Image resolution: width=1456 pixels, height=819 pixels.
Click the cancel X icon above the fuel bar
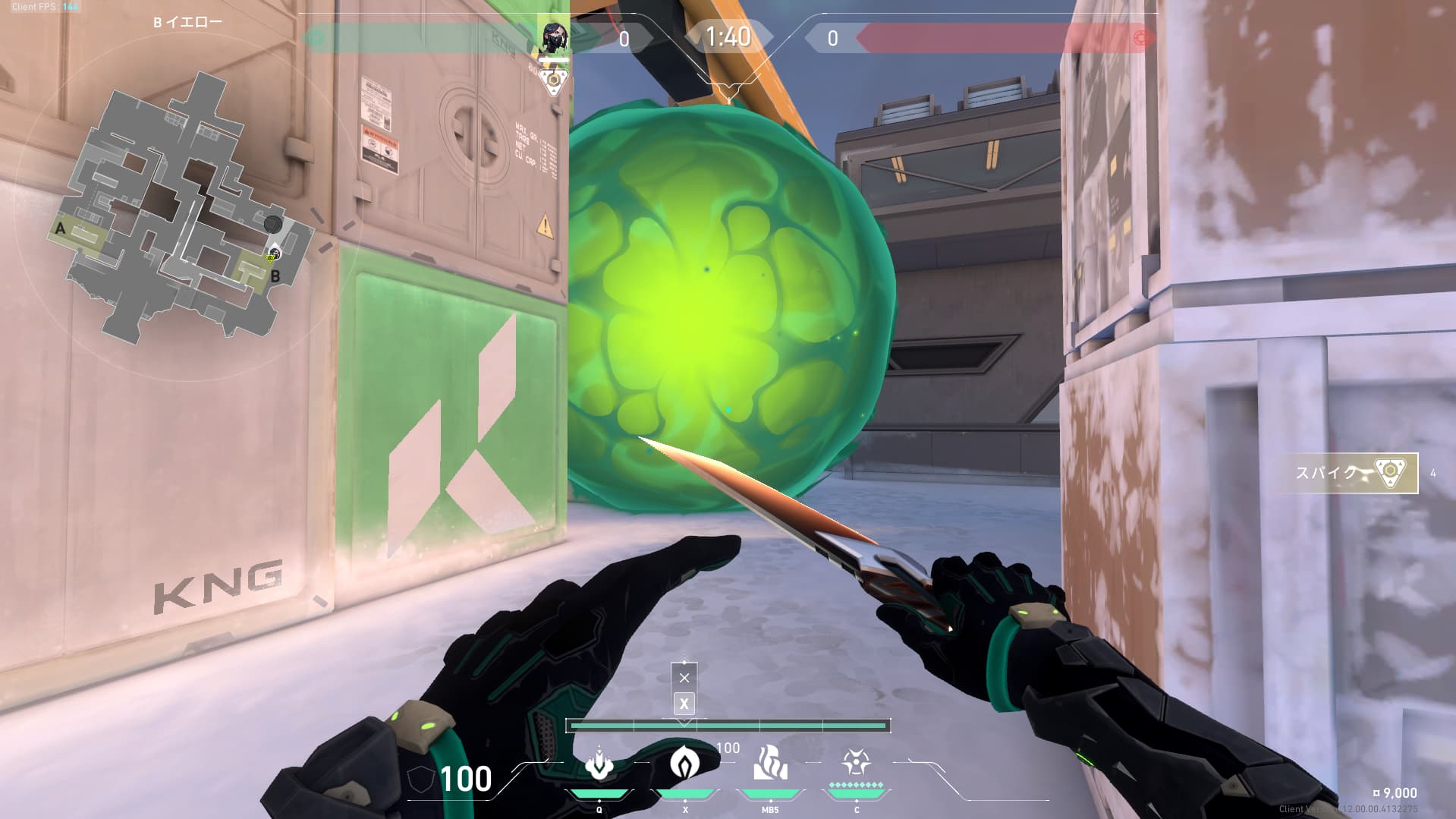click(684, 677)
